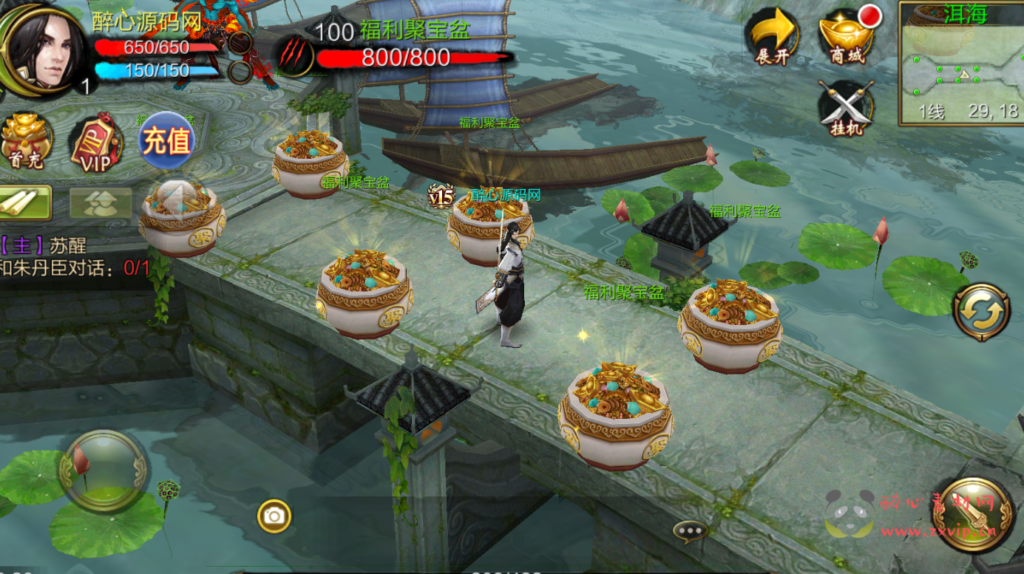The width and height of the screenshot is (1024, 574).
Task: Toggle 挂机 auto-battle crossed swords
Action: pos(846,107)
